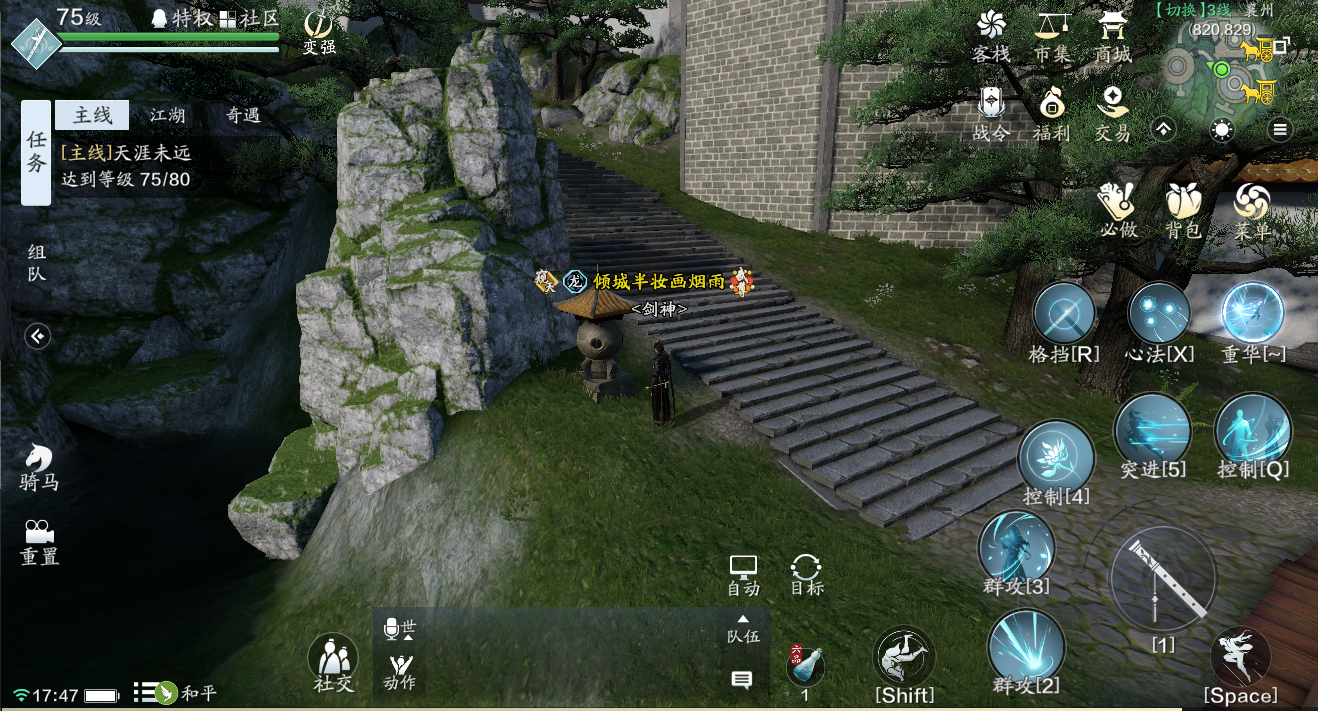
Task: Switch to the 江湖 quest tab
Action: [x=168, y=115]
